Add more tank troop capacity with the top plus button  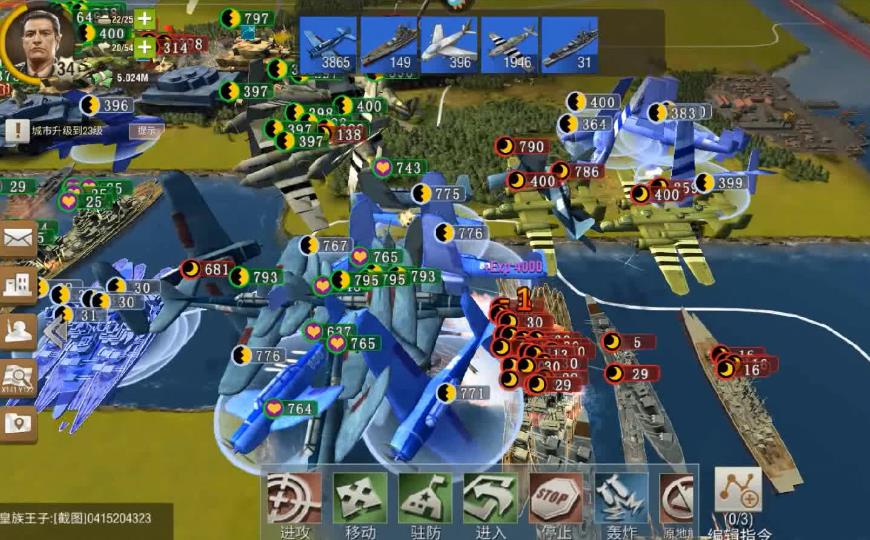click(x=145, y=19)
